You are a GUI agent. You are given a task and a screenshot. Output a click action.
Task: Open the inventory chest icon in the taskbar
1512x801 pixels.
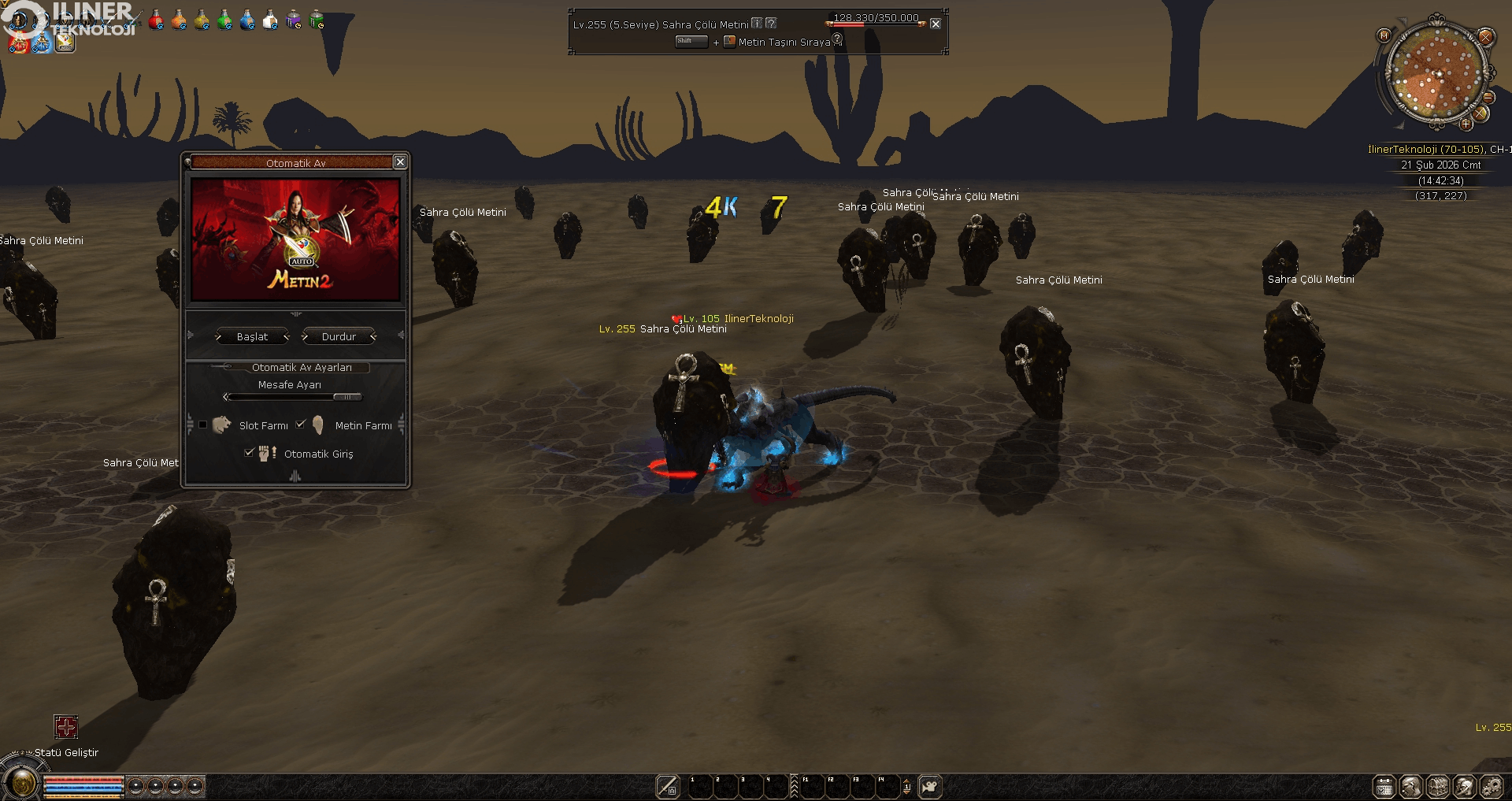pyautogui.click(x=1438, y=786)
